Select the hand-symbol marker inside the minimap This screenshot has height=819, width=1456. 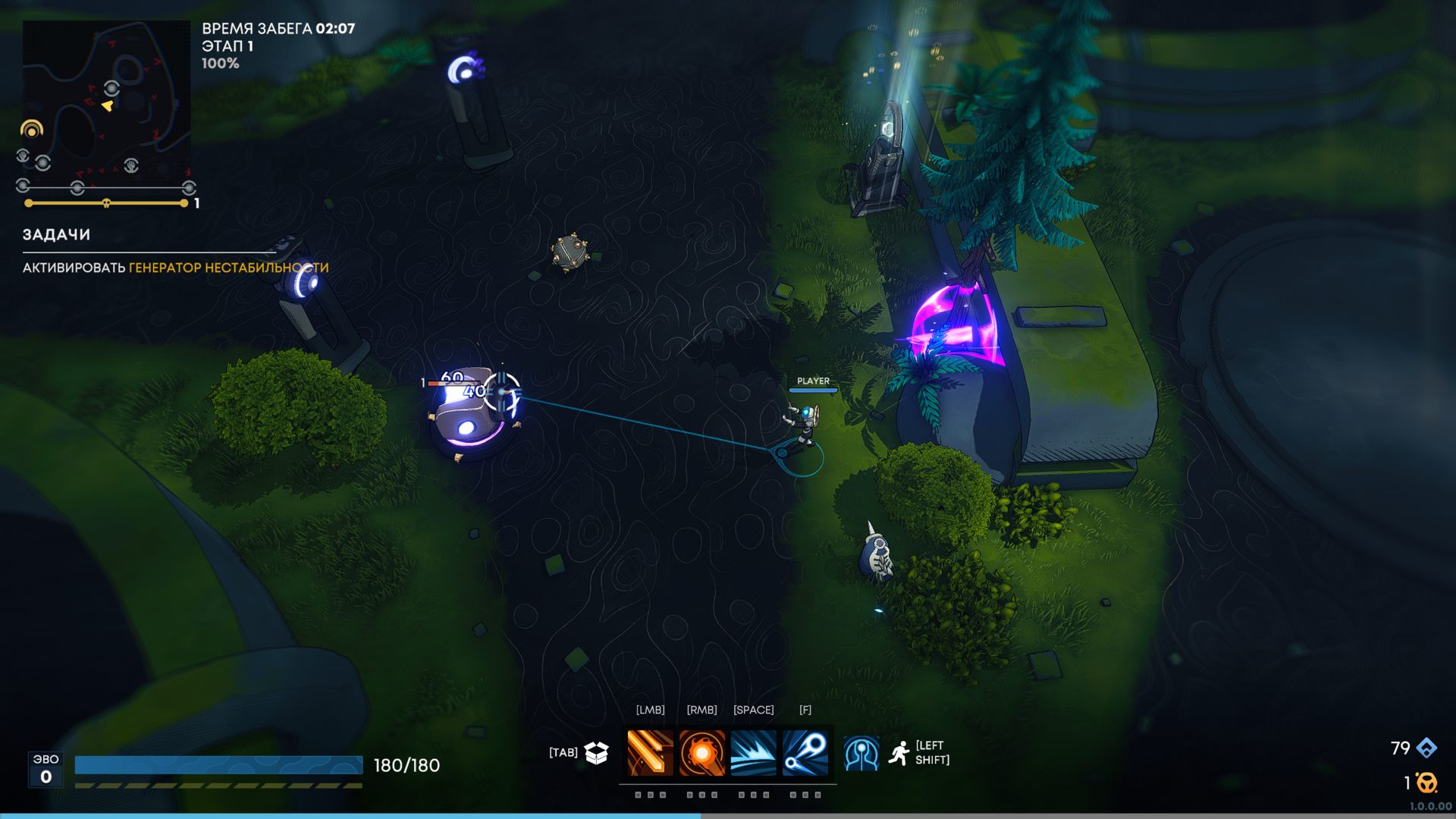(131, 165)
